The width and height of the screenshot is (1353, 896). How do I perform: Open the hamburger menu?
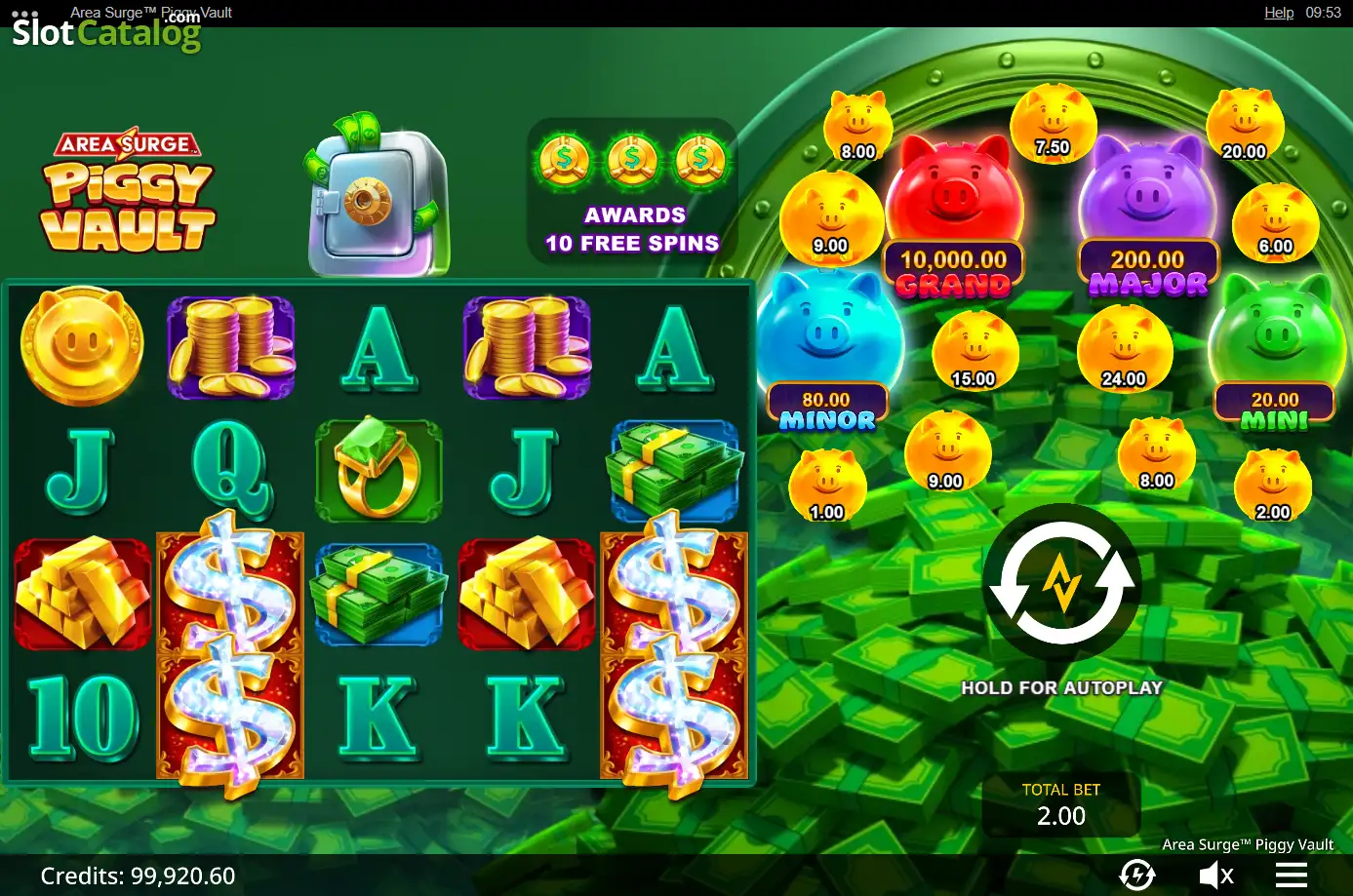pyautogui.click(x=1291, y=875)
